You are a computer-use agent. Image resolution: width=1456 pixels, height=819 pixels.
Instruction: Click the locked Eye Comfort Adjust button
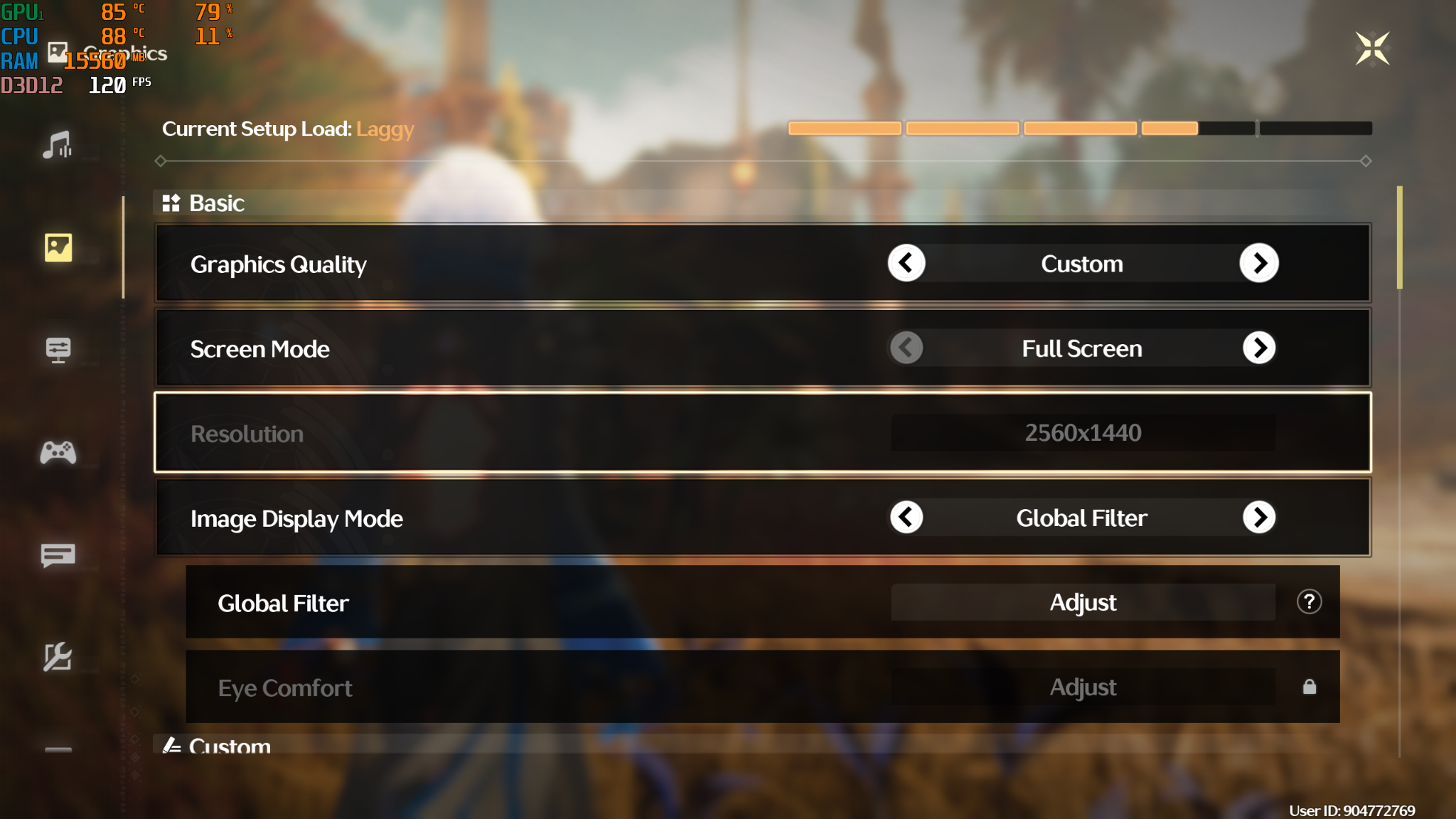tap(1083, 687)
